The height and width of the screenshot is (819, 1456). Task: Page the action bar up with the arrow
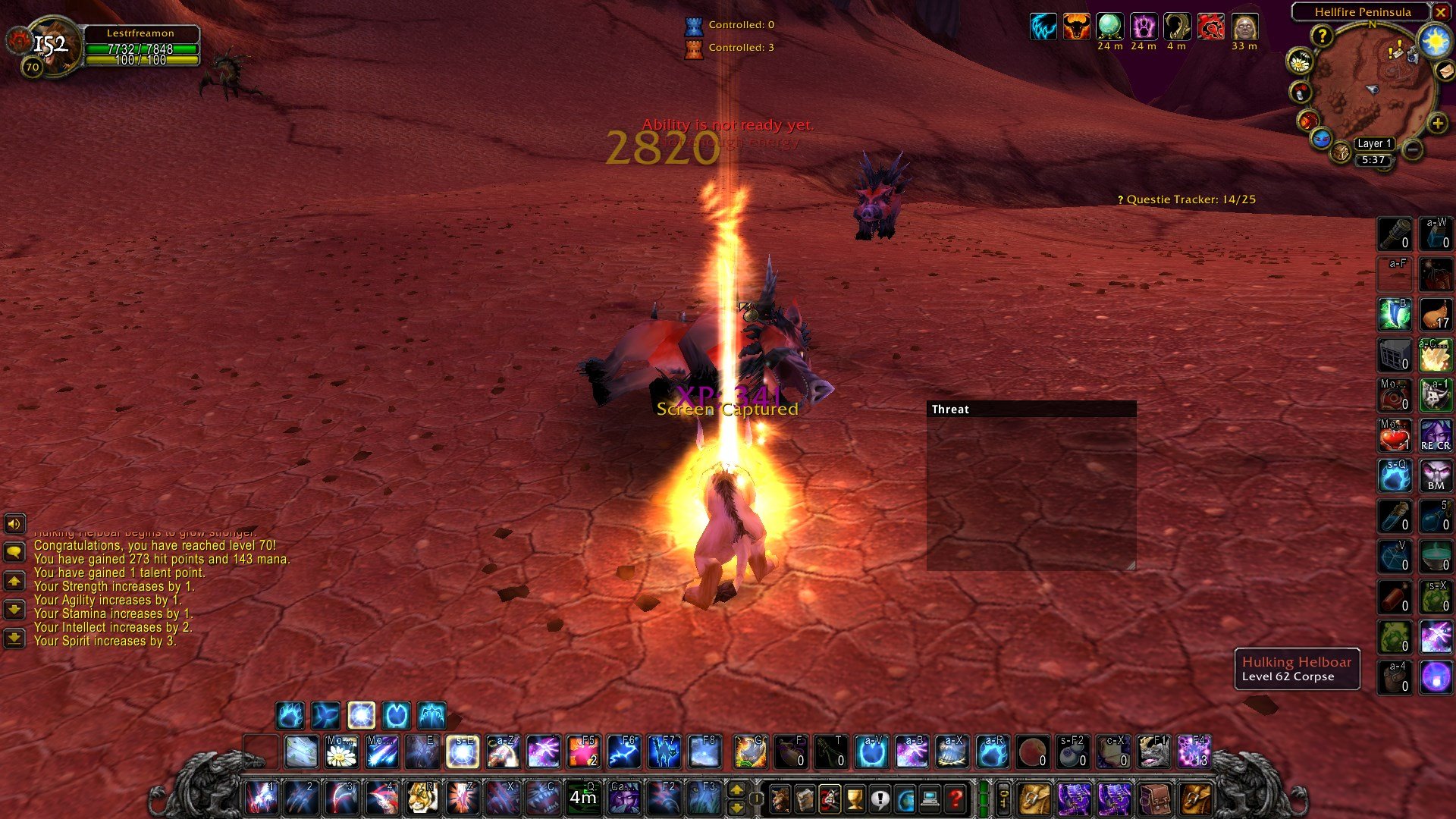coord(736,790)
